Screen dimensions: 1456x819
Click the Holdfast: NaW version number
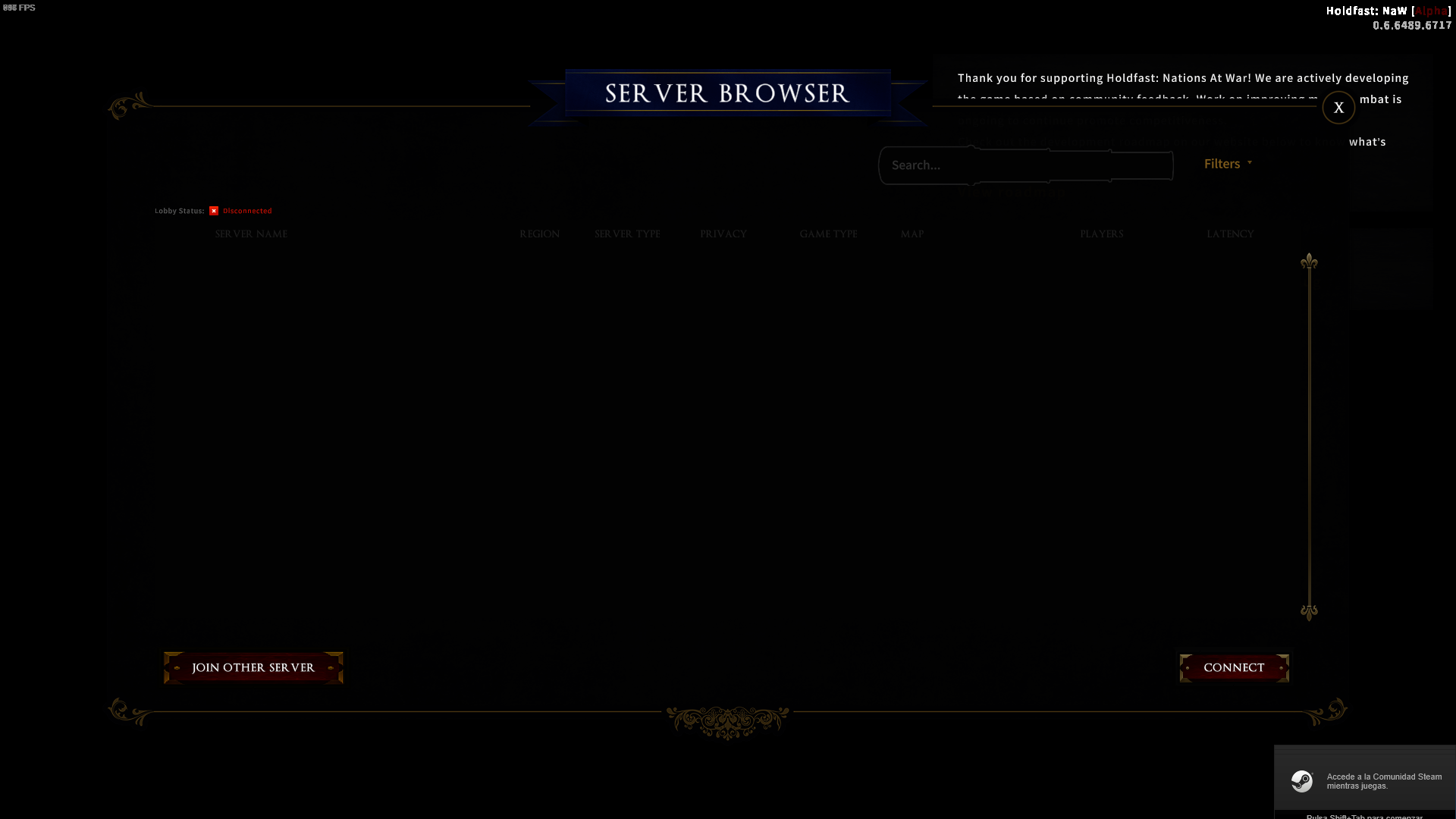pyautogui.click(x=1412, y=25)
